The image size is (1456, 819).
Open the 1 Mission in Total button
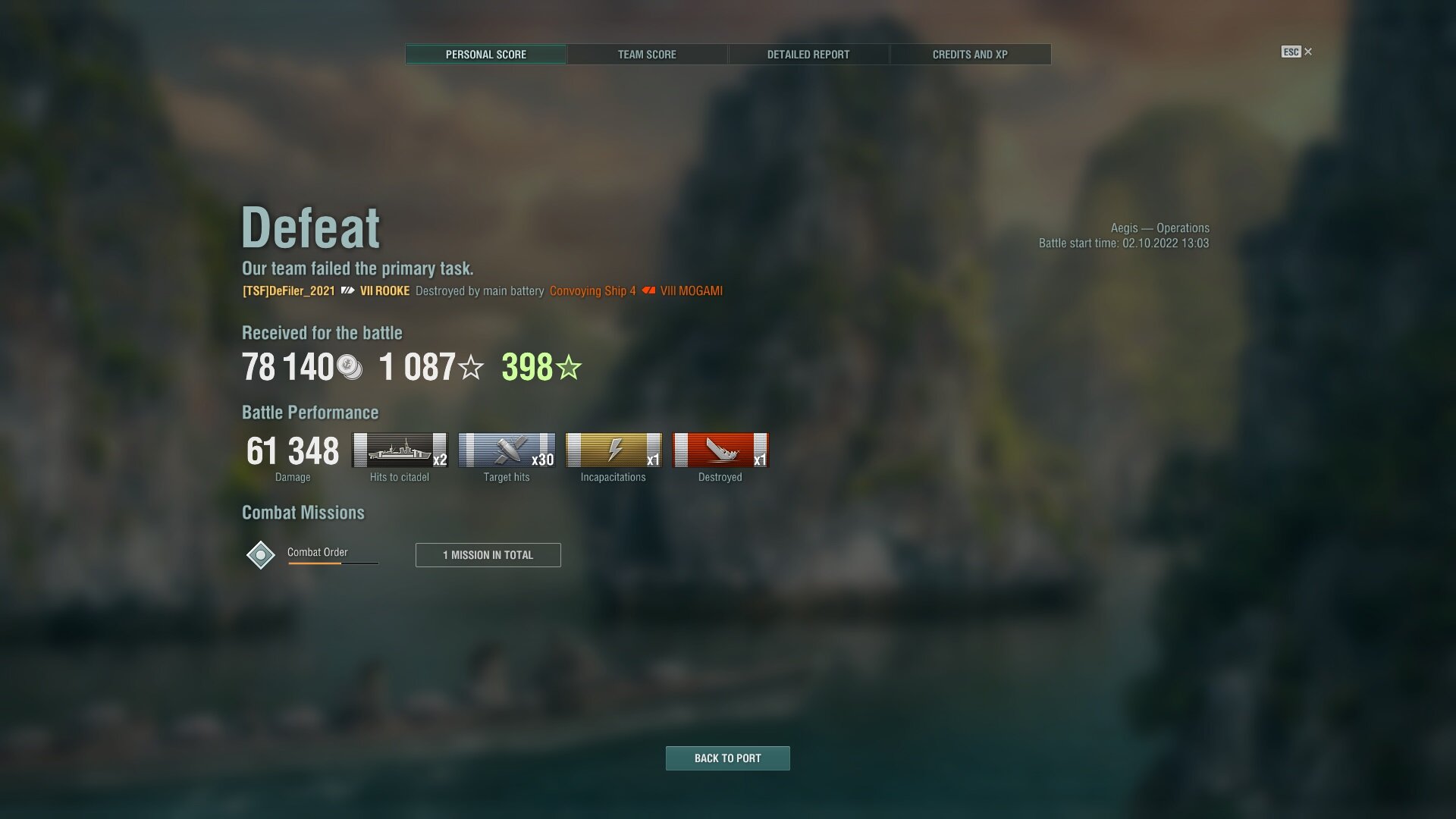coord(488,555)
